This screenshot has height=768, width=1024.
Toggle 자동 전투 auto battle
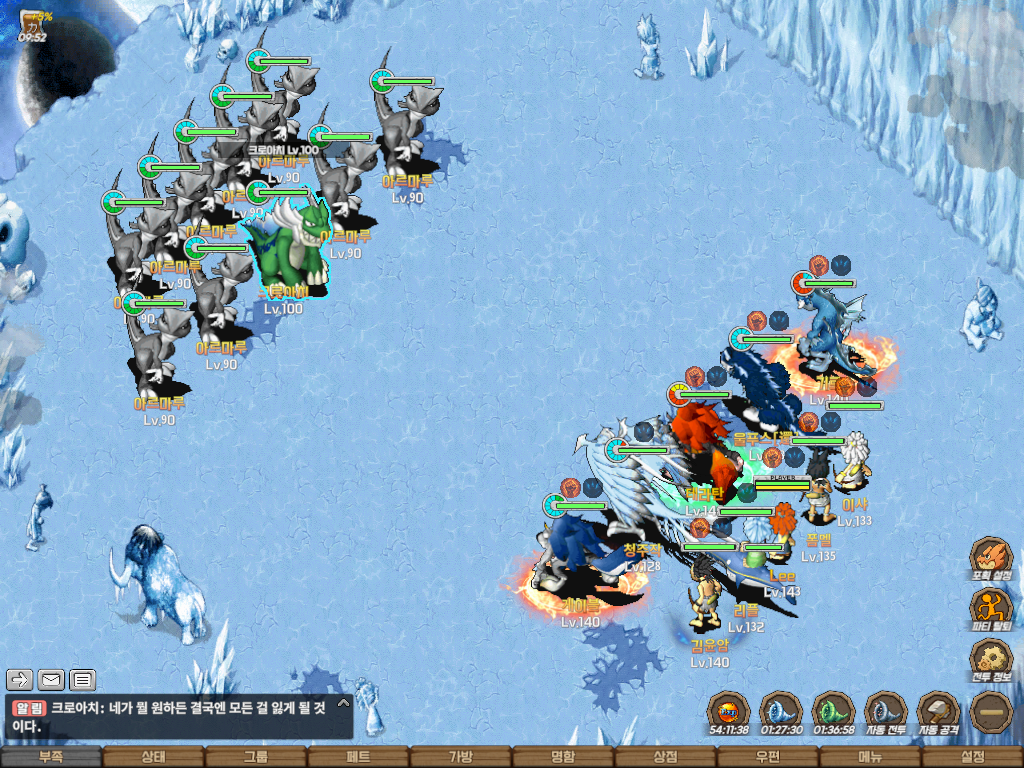[x=885, y=712]
